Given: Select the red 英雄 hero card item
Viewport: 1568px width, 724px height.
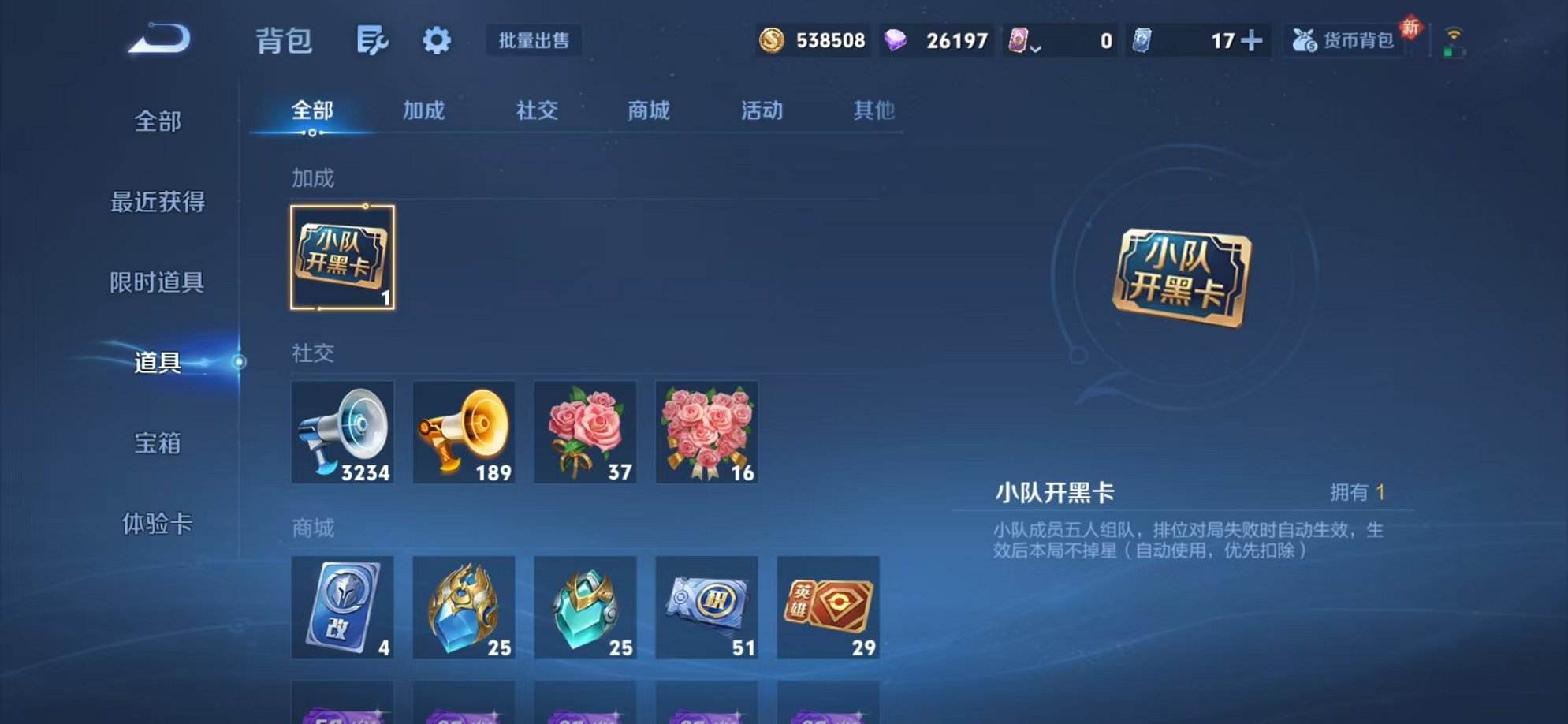Looking at the screenshot, I should click(829, 609).
